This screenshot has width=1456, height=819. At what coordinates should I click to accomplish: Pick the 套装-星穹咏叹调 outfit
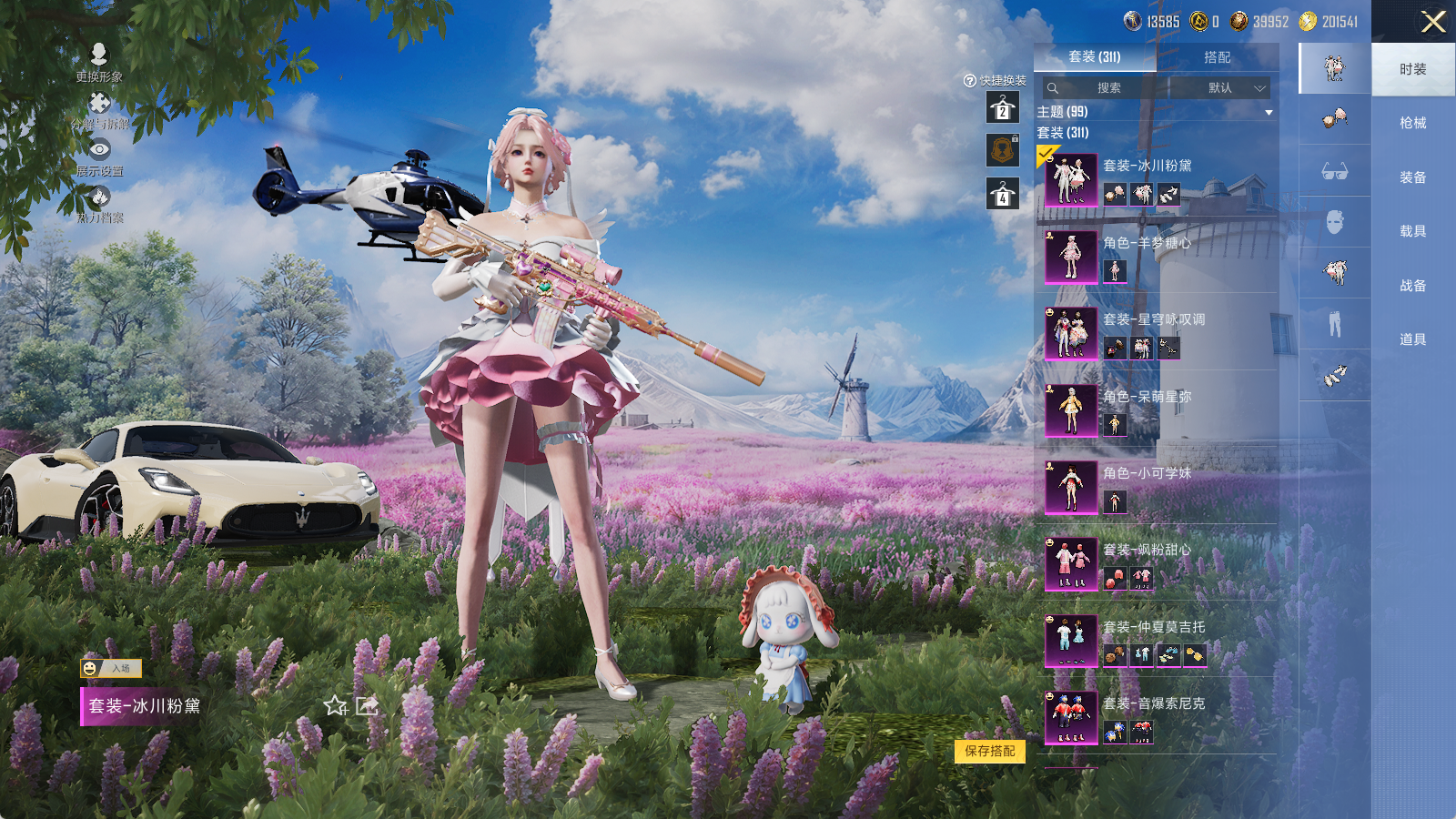pyautogui.click(x=1156, y=333)
